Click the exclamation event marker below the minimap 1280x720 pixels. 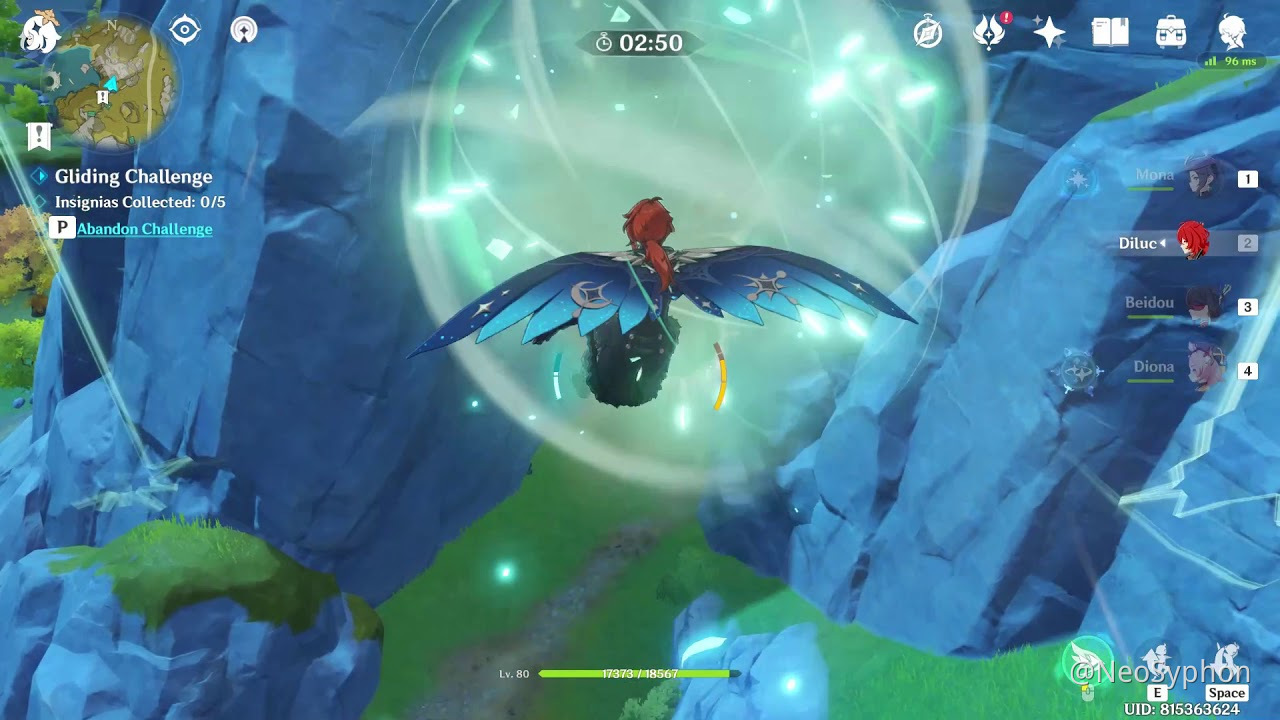click(x=38, y=135)
